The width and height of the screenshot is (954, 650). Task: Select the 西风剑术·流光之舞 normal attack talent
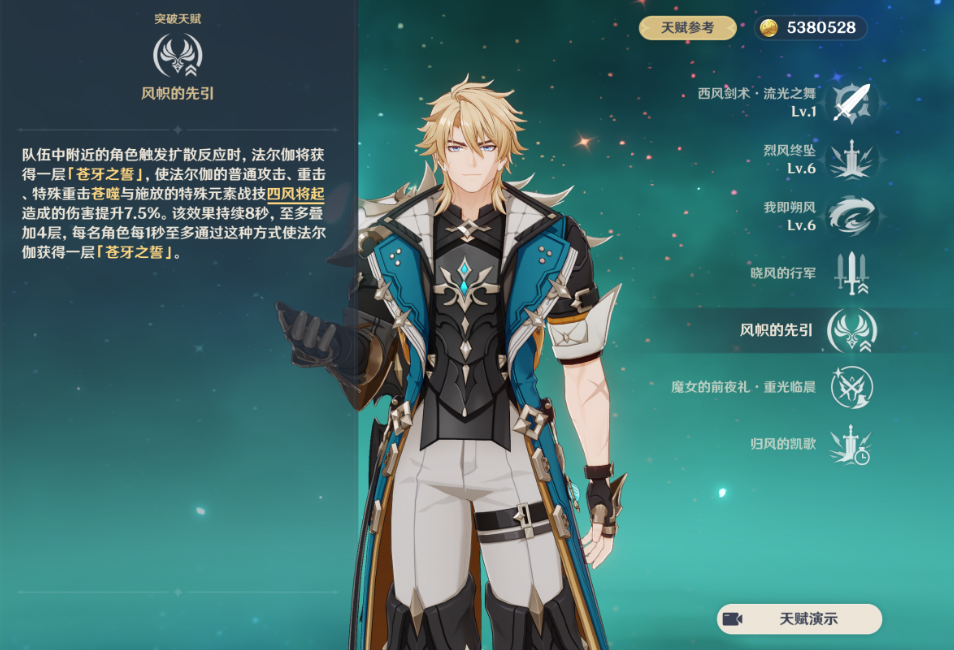click(x=851, y=102)
